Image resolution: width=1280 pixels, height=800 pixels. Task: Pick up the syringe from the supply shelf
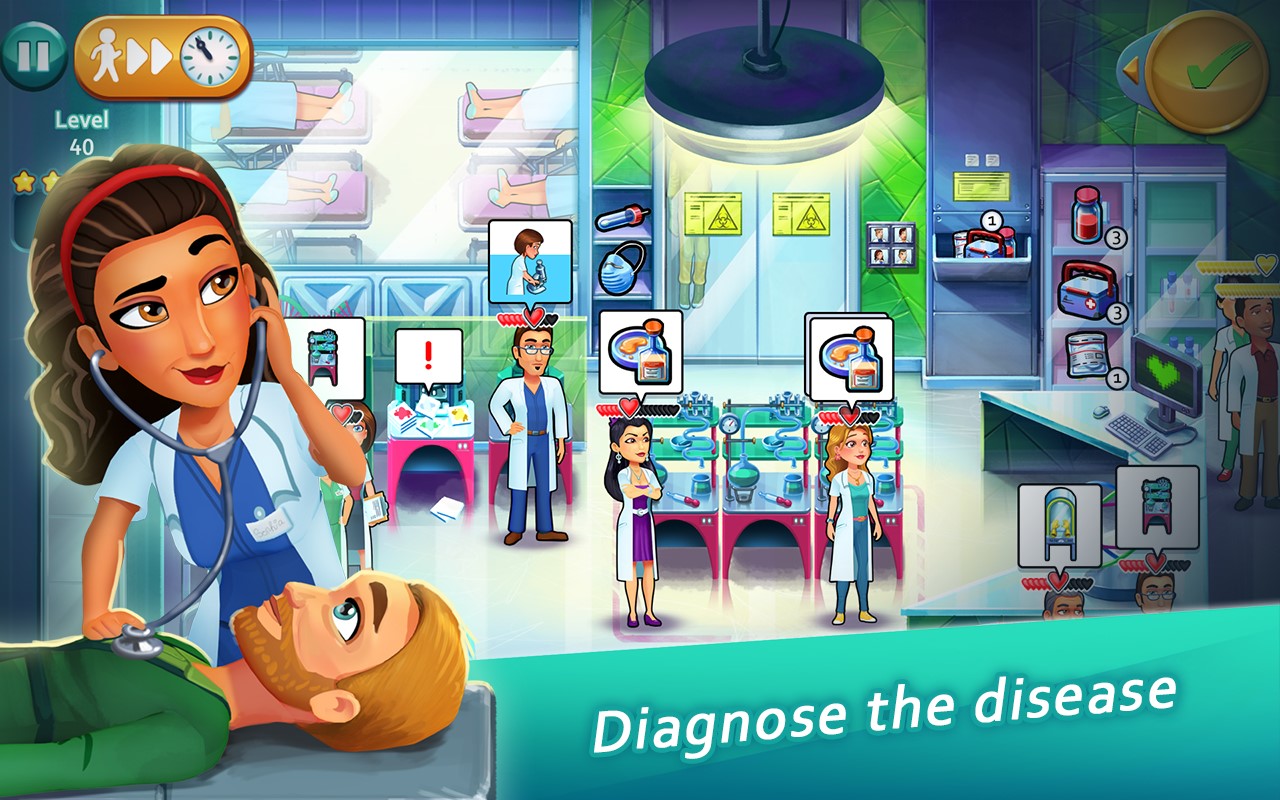tap(624, 216)
